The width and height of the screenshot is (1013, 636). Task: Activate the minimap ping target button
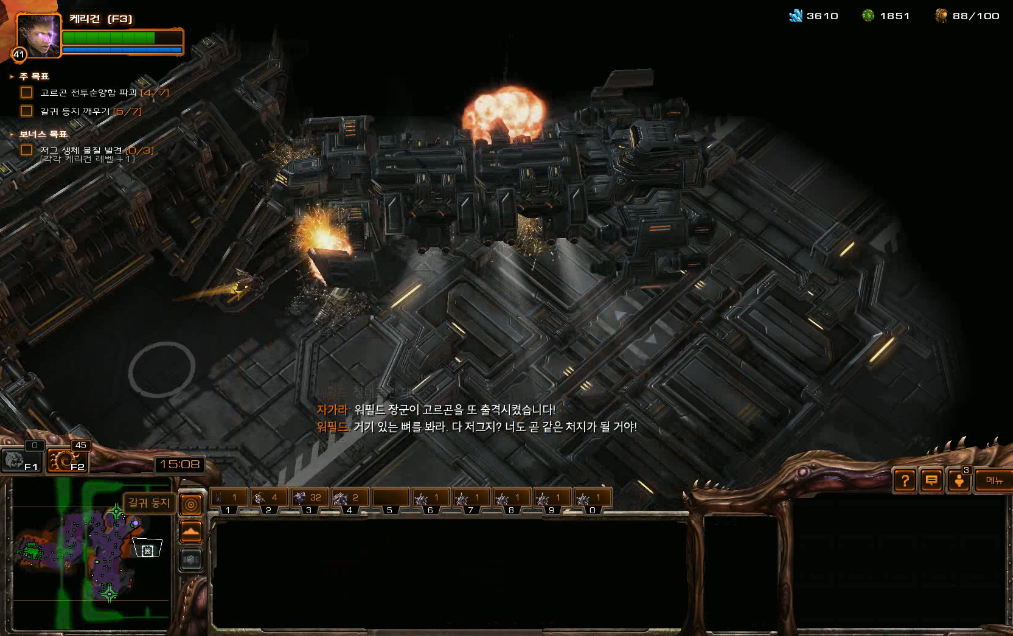point(190,504)
